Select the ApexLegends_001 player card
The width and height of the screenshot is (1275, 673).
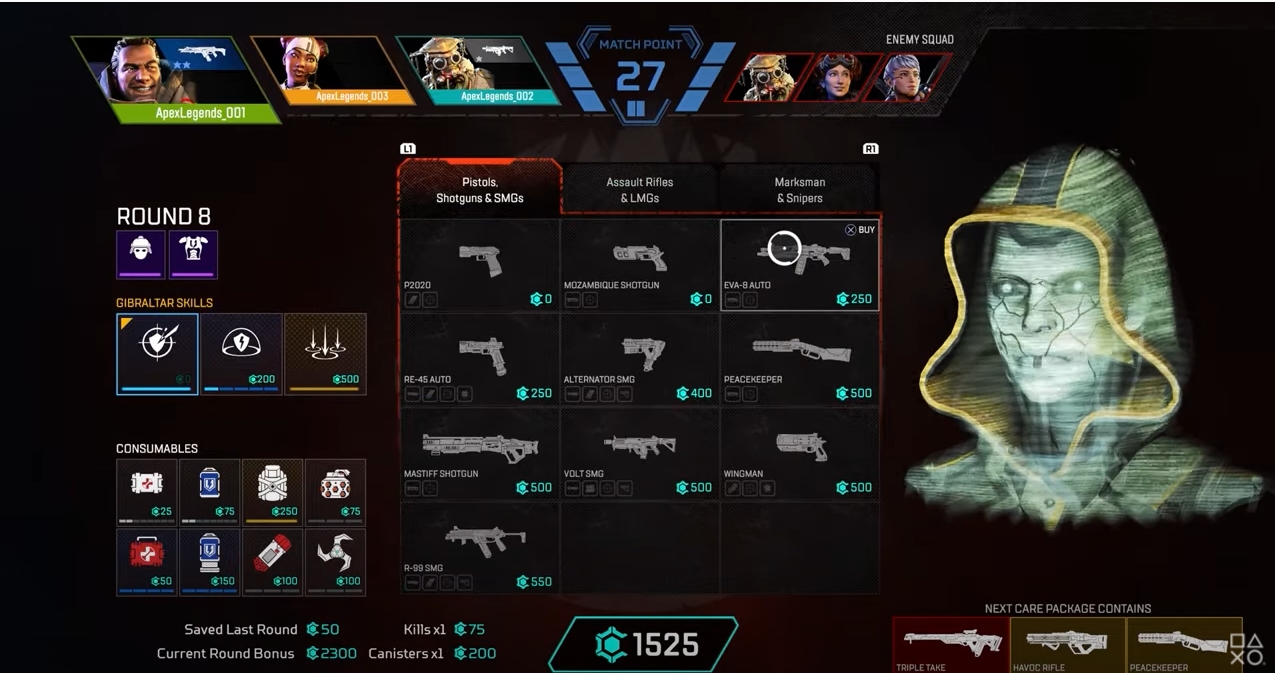point(176,80)
